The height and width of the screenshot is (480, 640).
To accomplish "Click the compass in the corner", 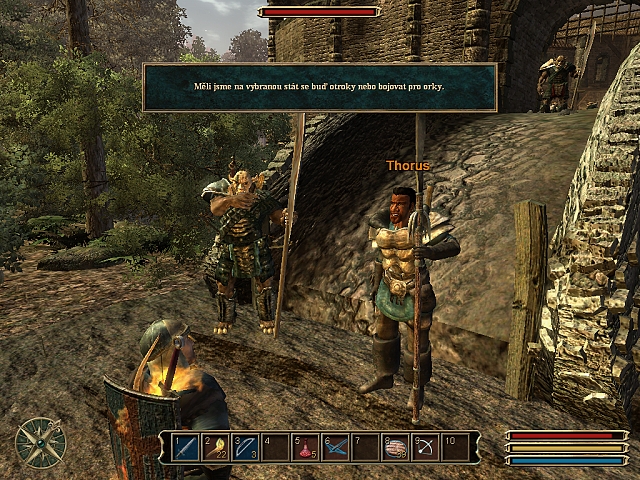I will click(x=41, y=442).
